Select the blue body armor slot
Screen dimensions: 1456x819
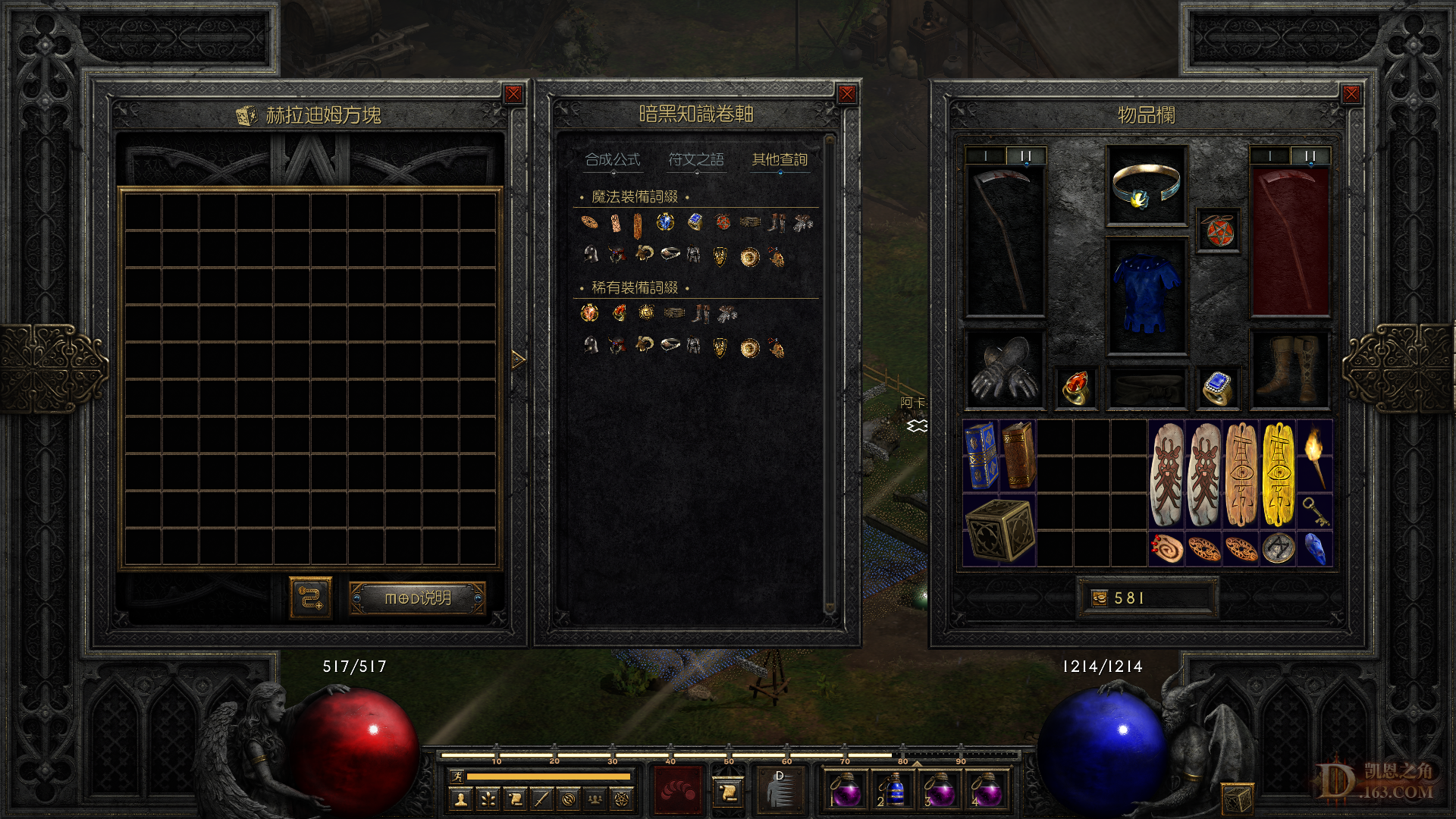1146,296
